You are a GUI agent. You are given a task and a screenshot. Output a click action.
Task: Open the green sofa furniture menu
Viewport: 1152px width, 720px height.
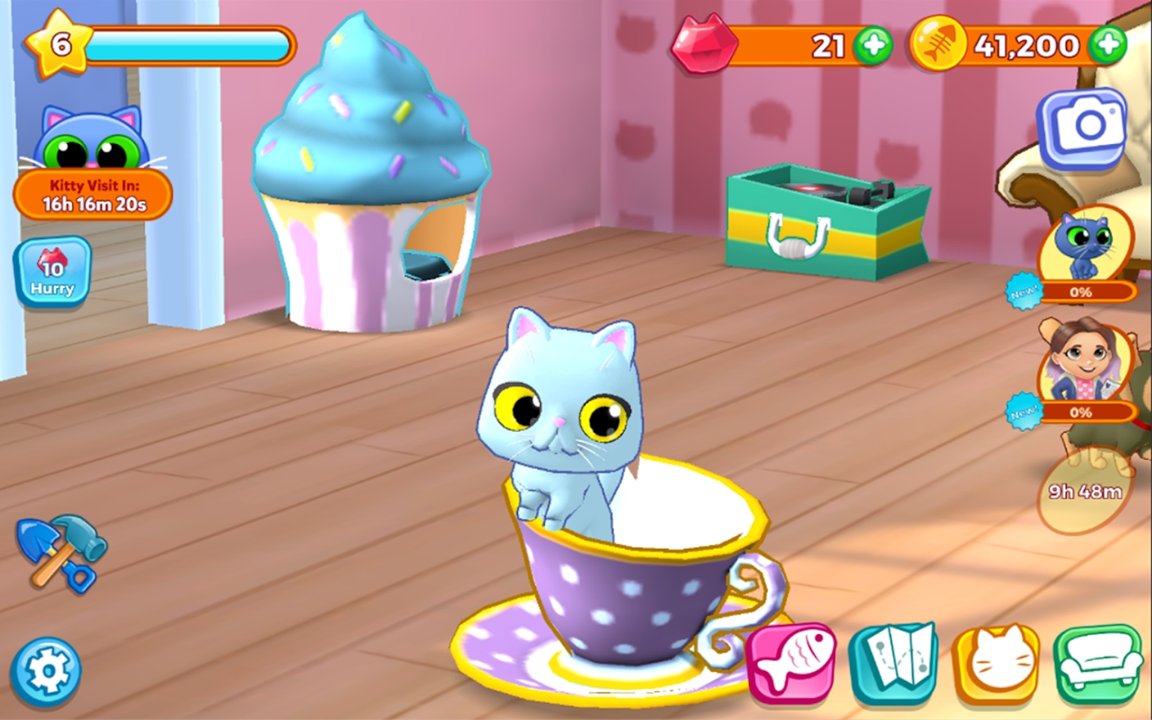pos(1097,663)
